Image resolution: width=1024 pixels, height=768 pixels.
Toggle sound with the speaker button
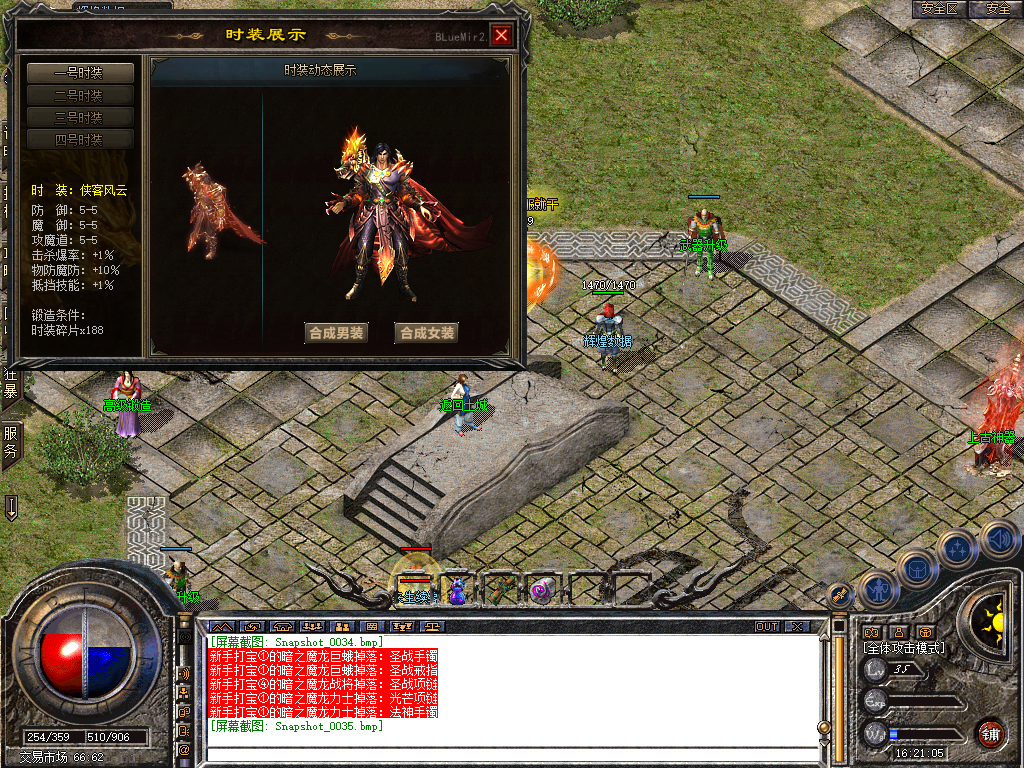click(997, 540)
